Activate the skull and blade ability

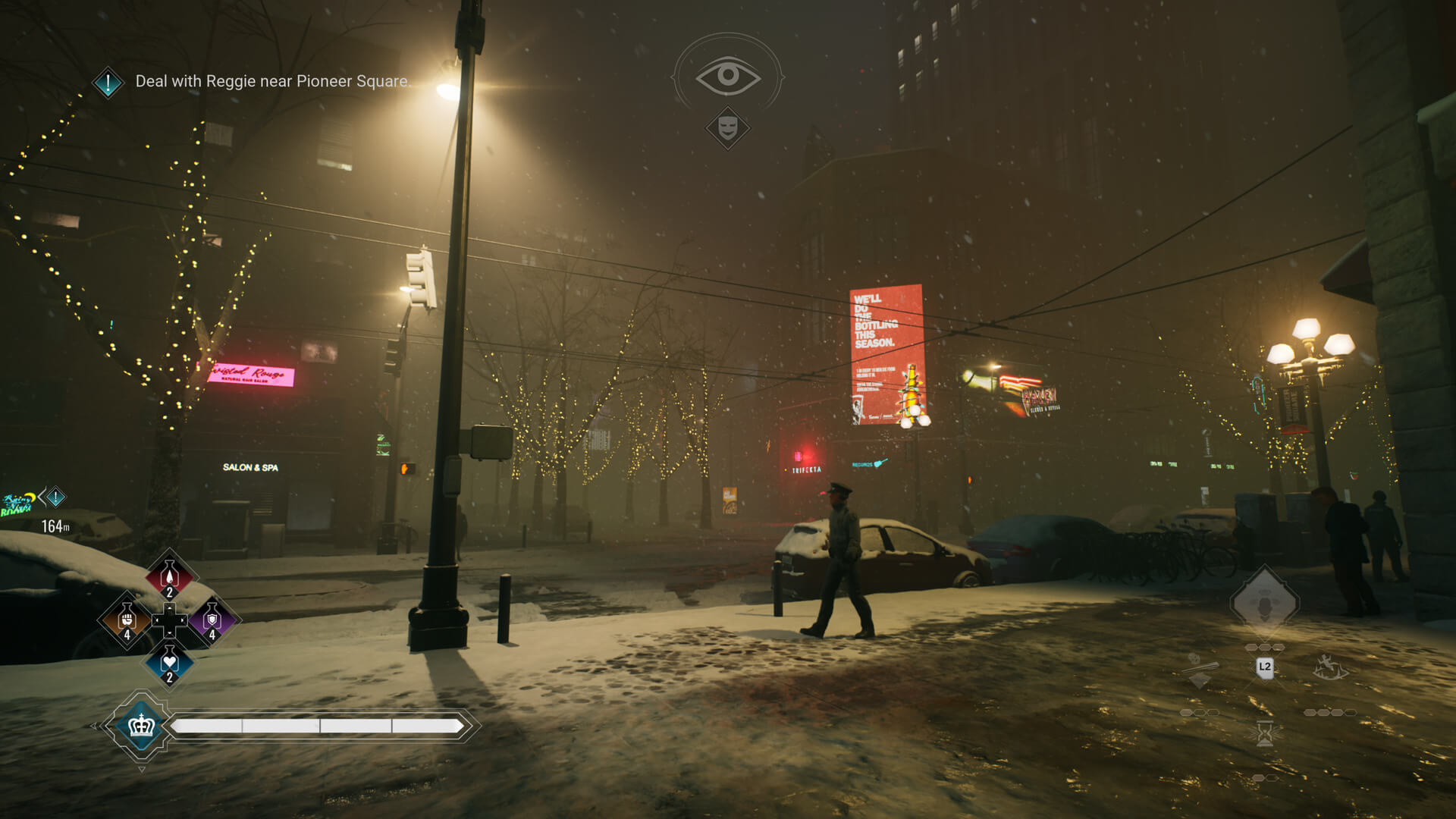pyautogui.click(x=1200, y=669)
